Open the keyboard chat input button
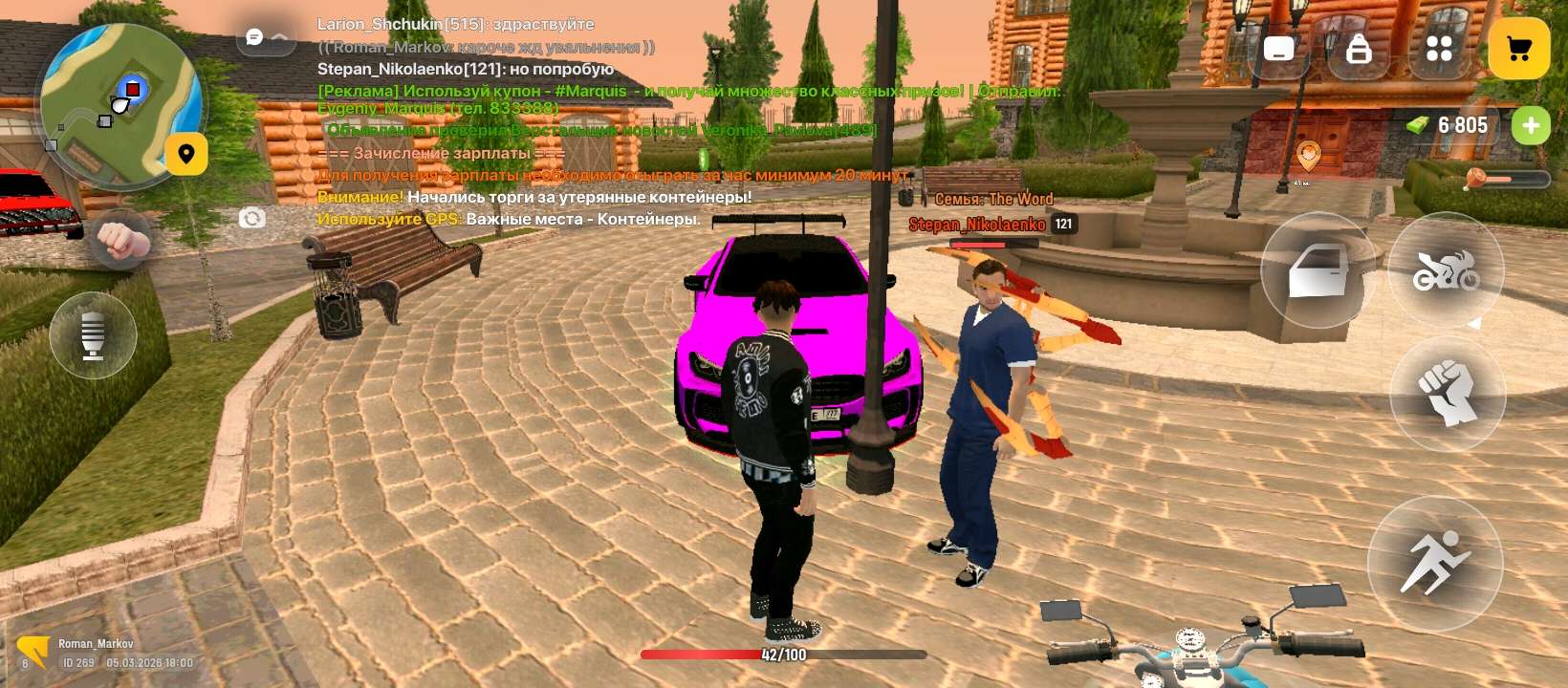The height and width of the screenshot is (688, 1568). coord(1278,49)
